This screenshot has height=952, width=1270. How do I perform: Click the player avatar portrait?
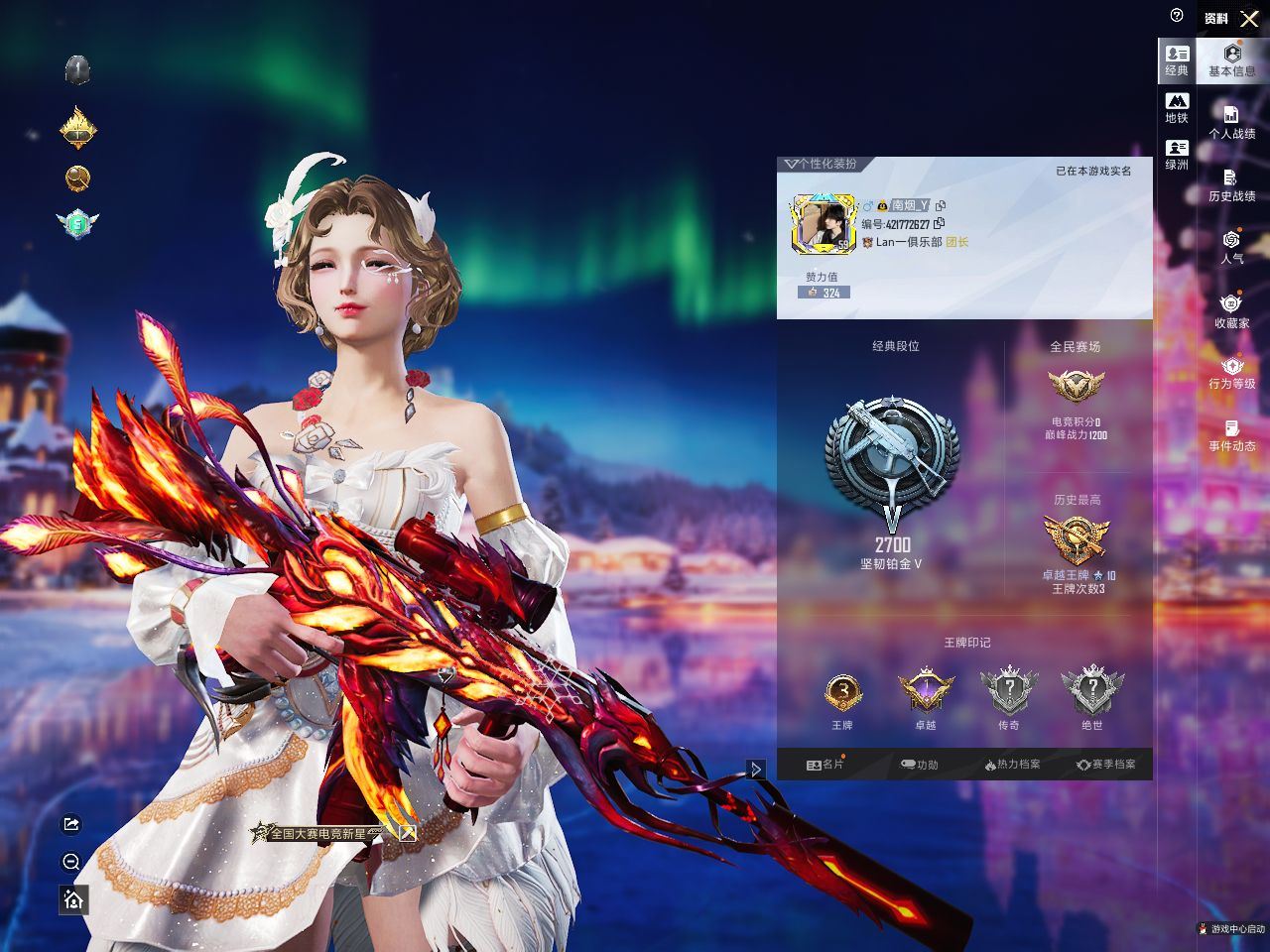point(823,223)
